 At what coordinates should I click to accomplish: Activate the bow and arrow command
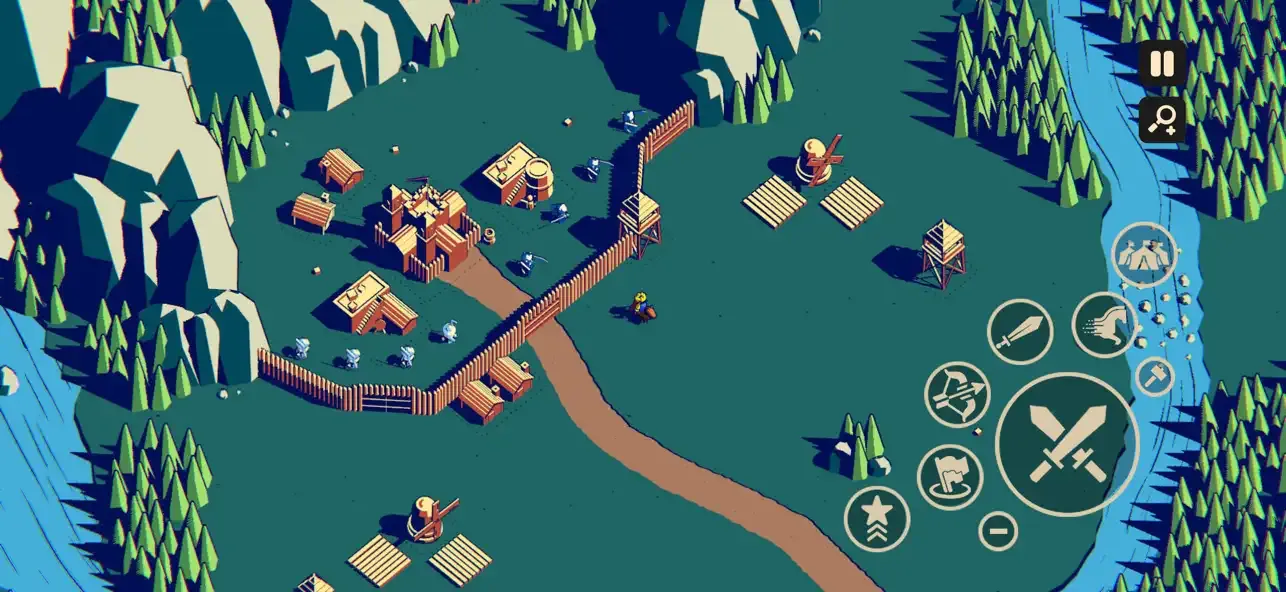click(957, 394)
